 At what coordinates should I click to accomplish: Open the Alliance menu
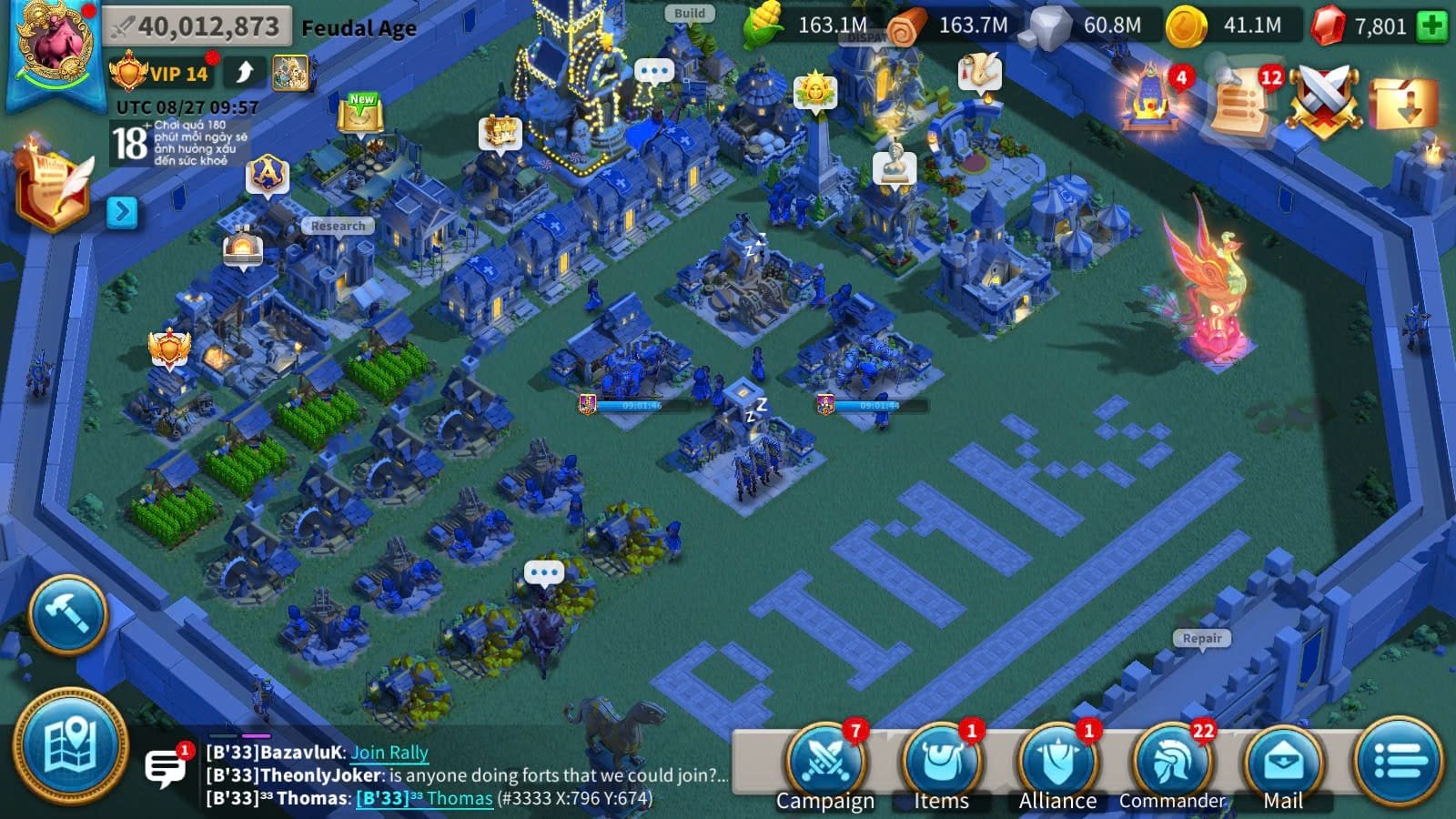(1057, 763)
